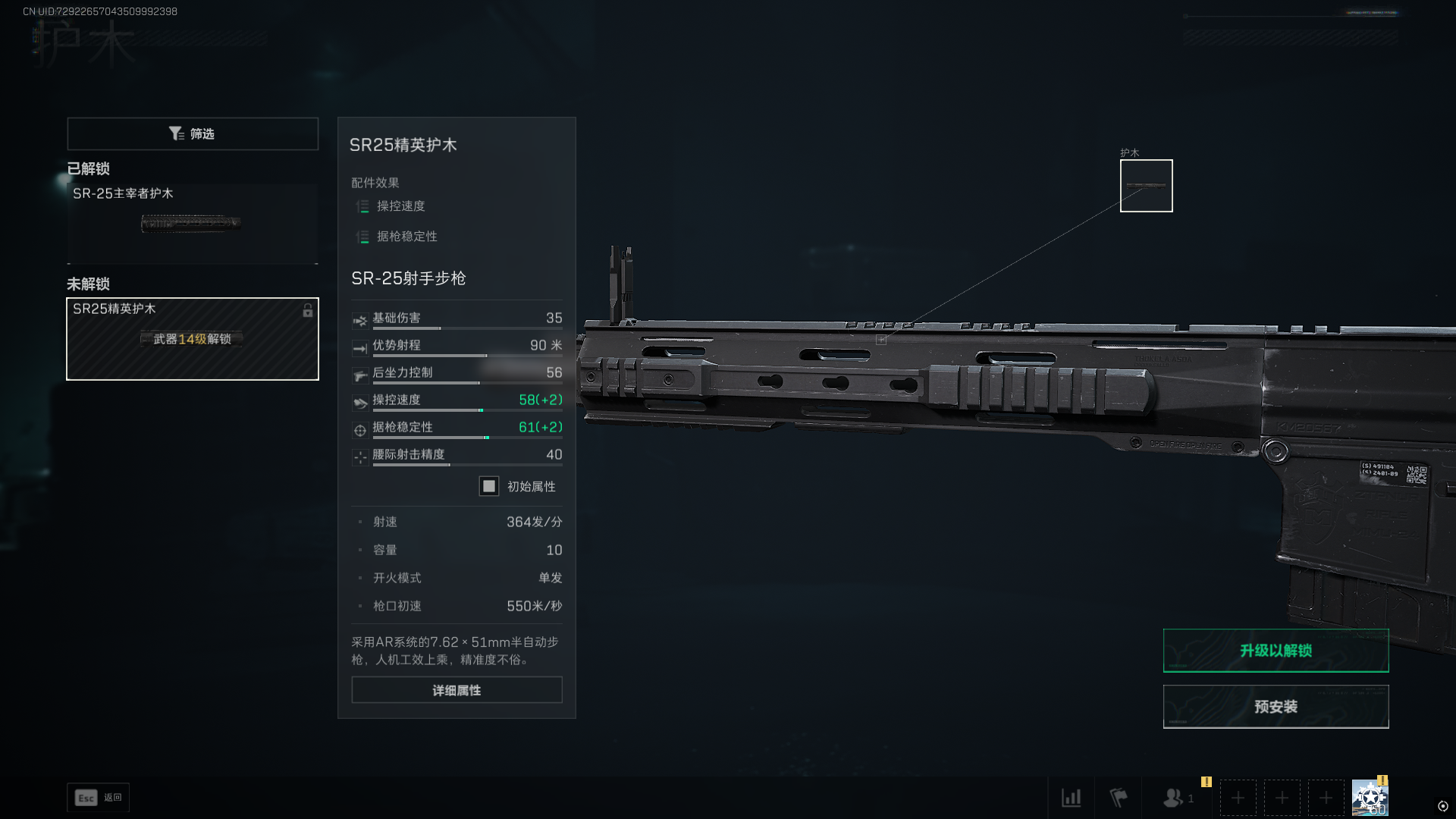
Task: Click the 优势射程 range arrow icon
Action: coord(360,347)
